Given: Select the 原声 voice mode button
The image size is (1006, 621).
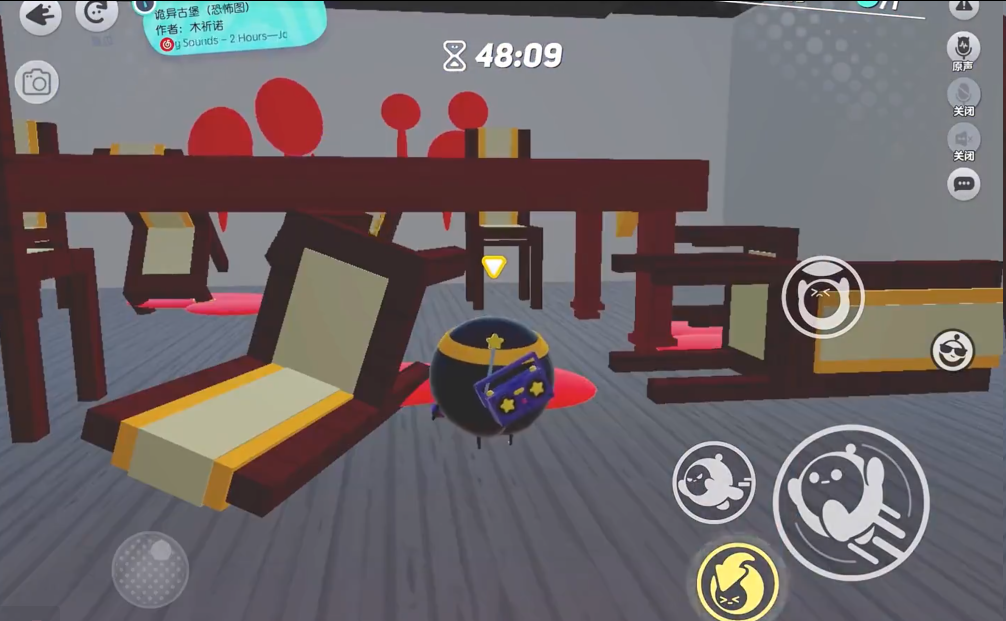Looking at the screenshot, I should pos(963,48).
